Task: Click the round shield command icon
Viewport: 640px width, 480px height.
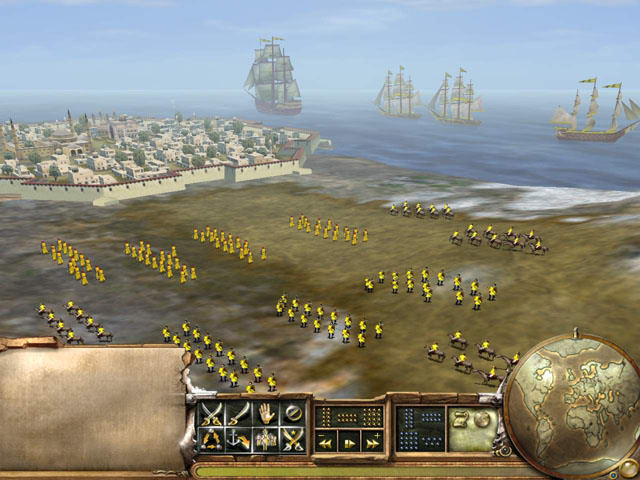Action: pos(291,412)
